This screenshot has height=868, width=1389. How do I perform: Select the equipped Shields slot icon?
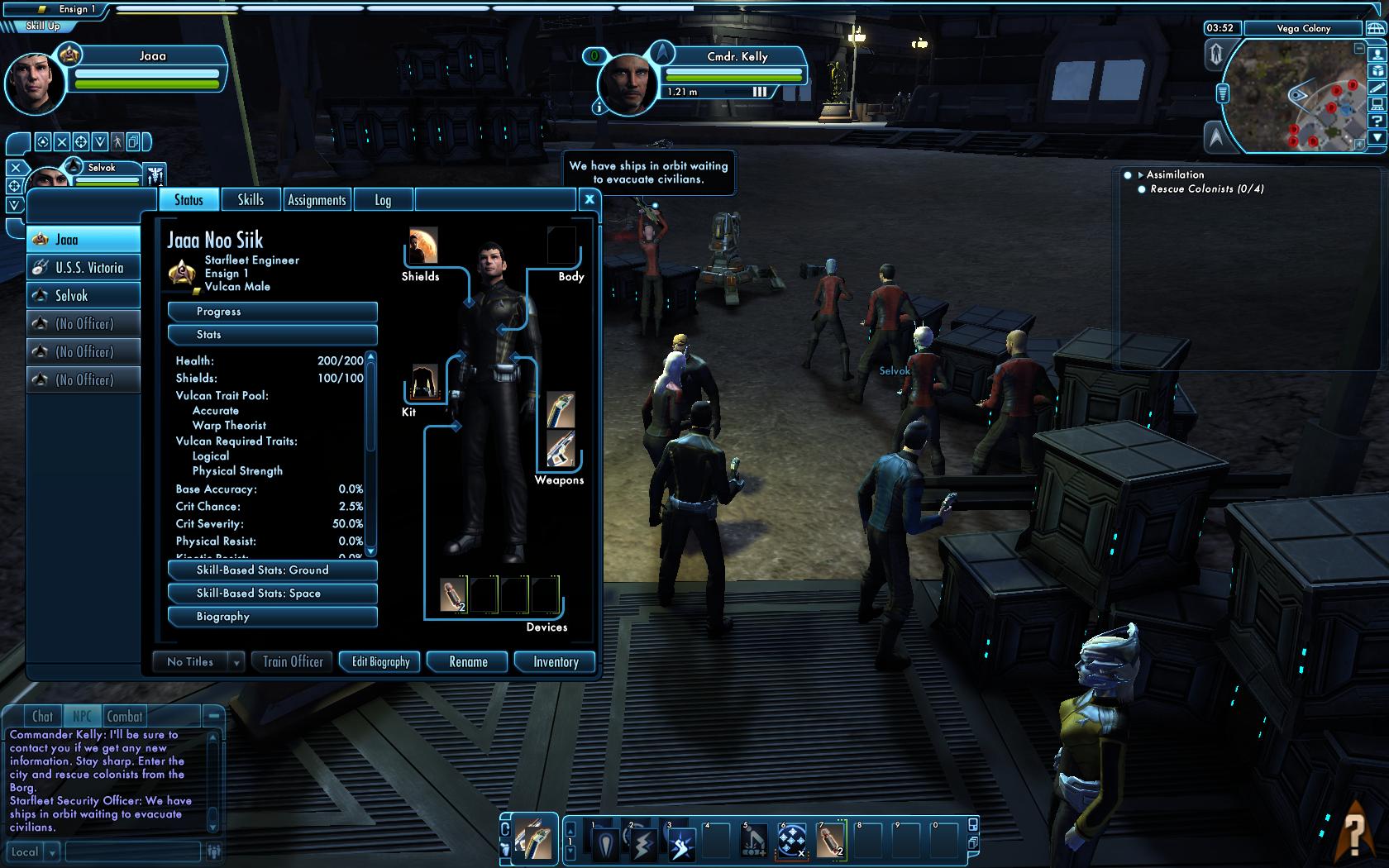click(x=423, y=246)
